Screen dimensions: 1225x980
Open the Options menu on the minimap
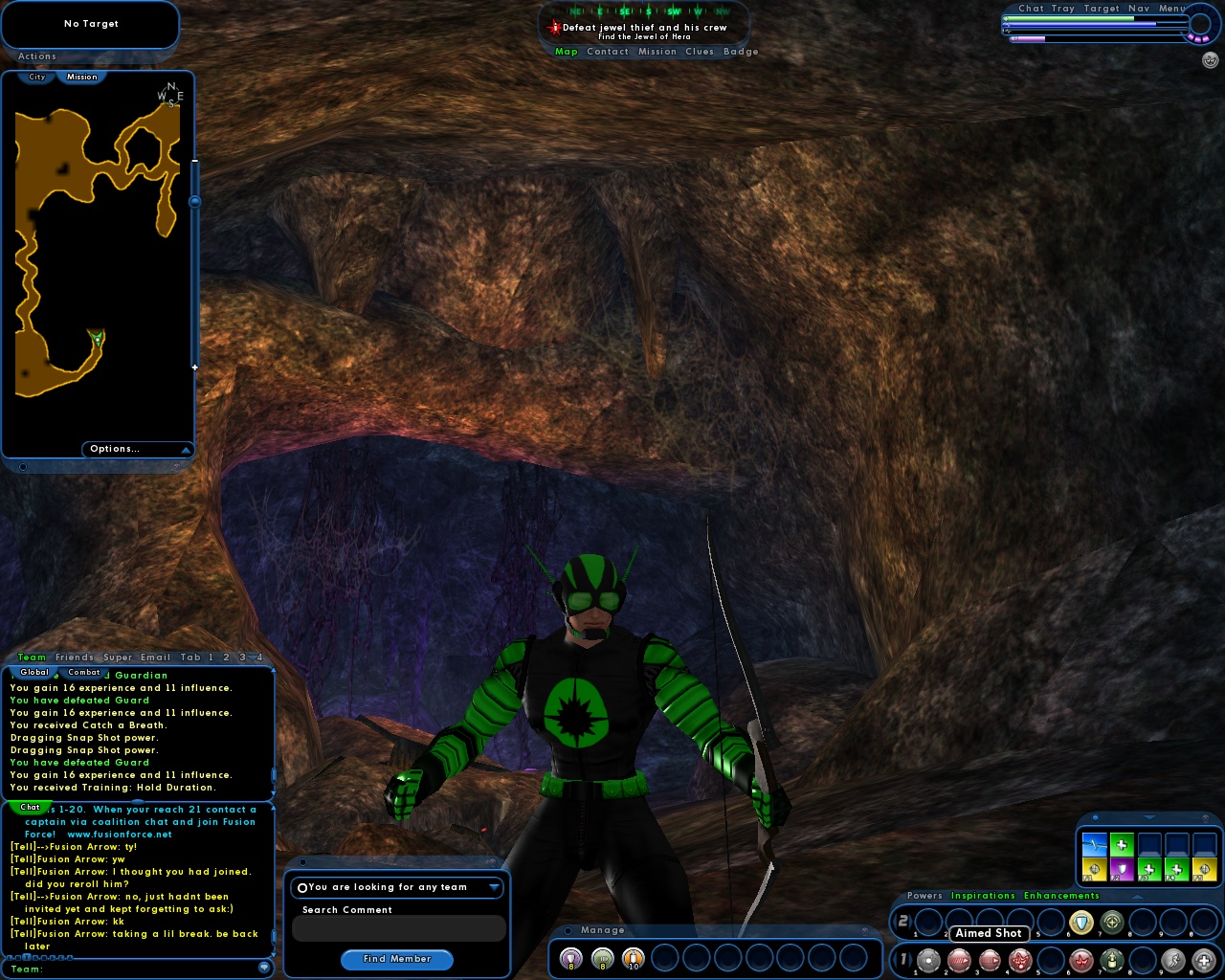pos(115,449)
